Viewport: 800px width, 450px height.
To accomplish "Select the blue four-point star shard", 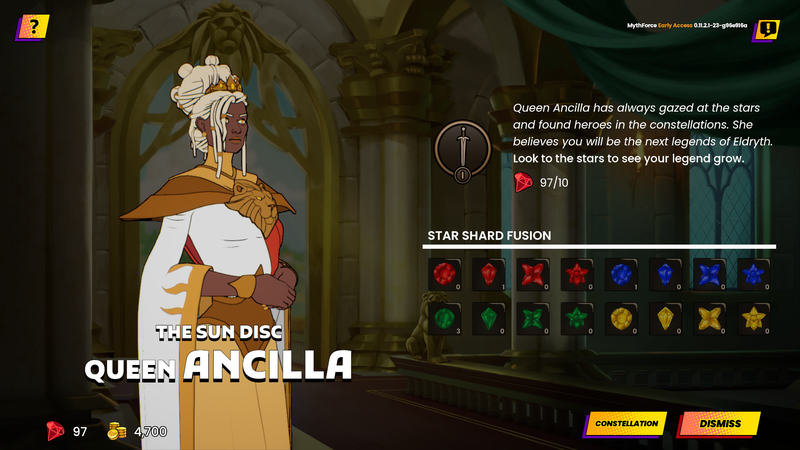I will tap(708, 274).
